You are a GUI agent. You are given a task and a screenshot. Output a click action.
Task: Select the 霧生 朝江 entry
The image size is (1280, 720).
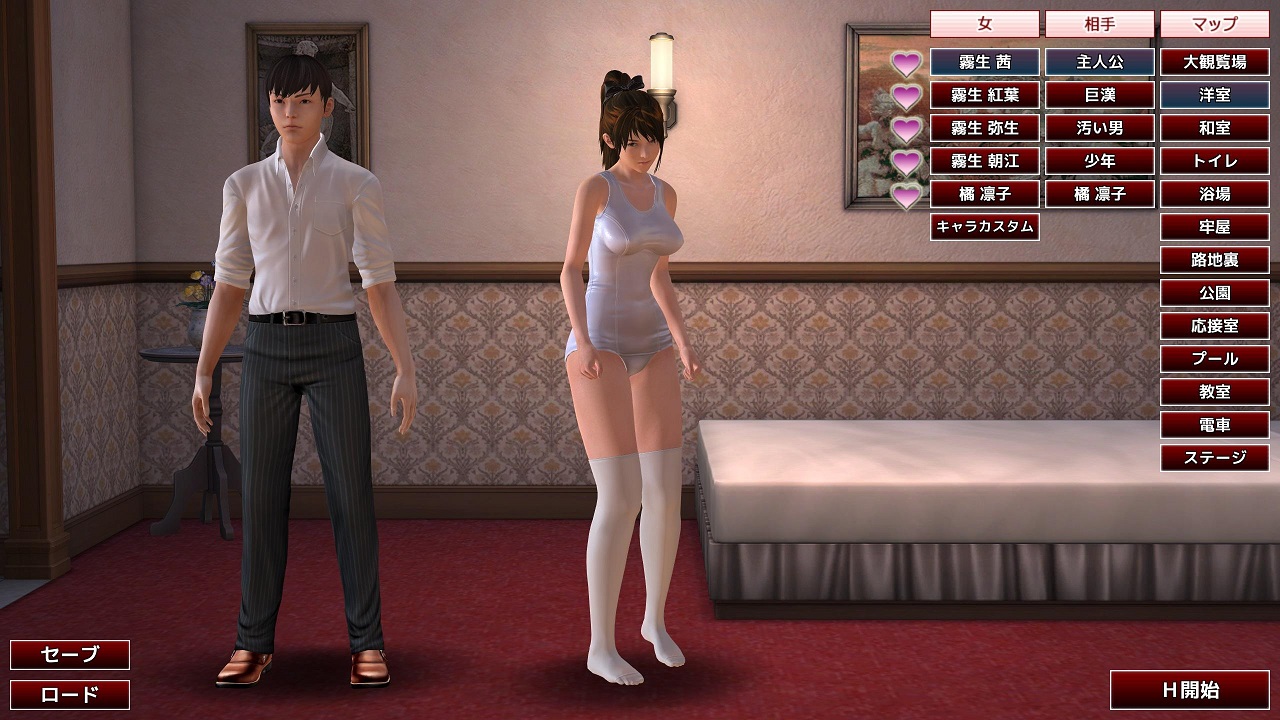click(985, 161)
